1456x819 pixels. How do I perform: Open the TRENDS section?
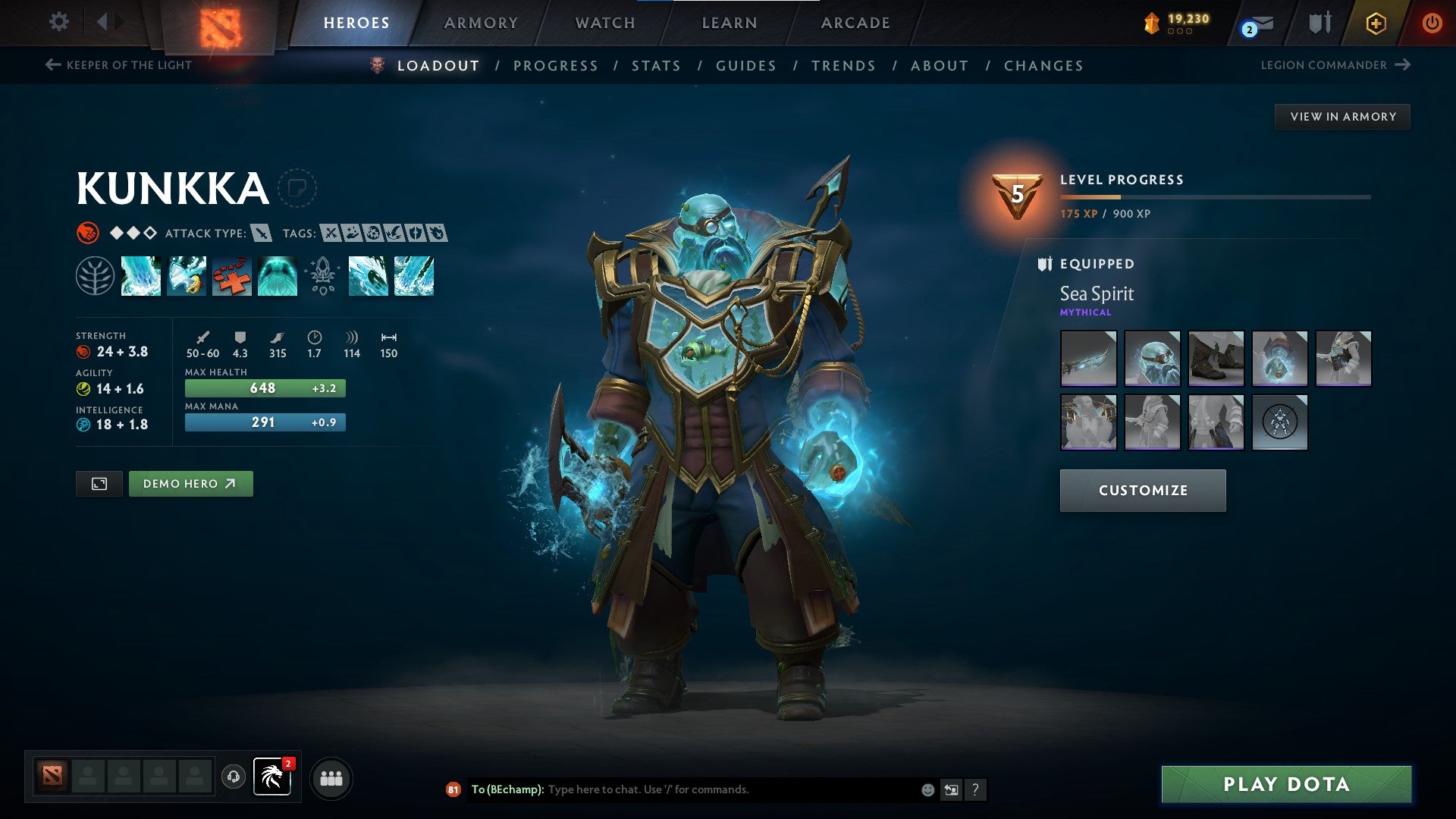844,66
